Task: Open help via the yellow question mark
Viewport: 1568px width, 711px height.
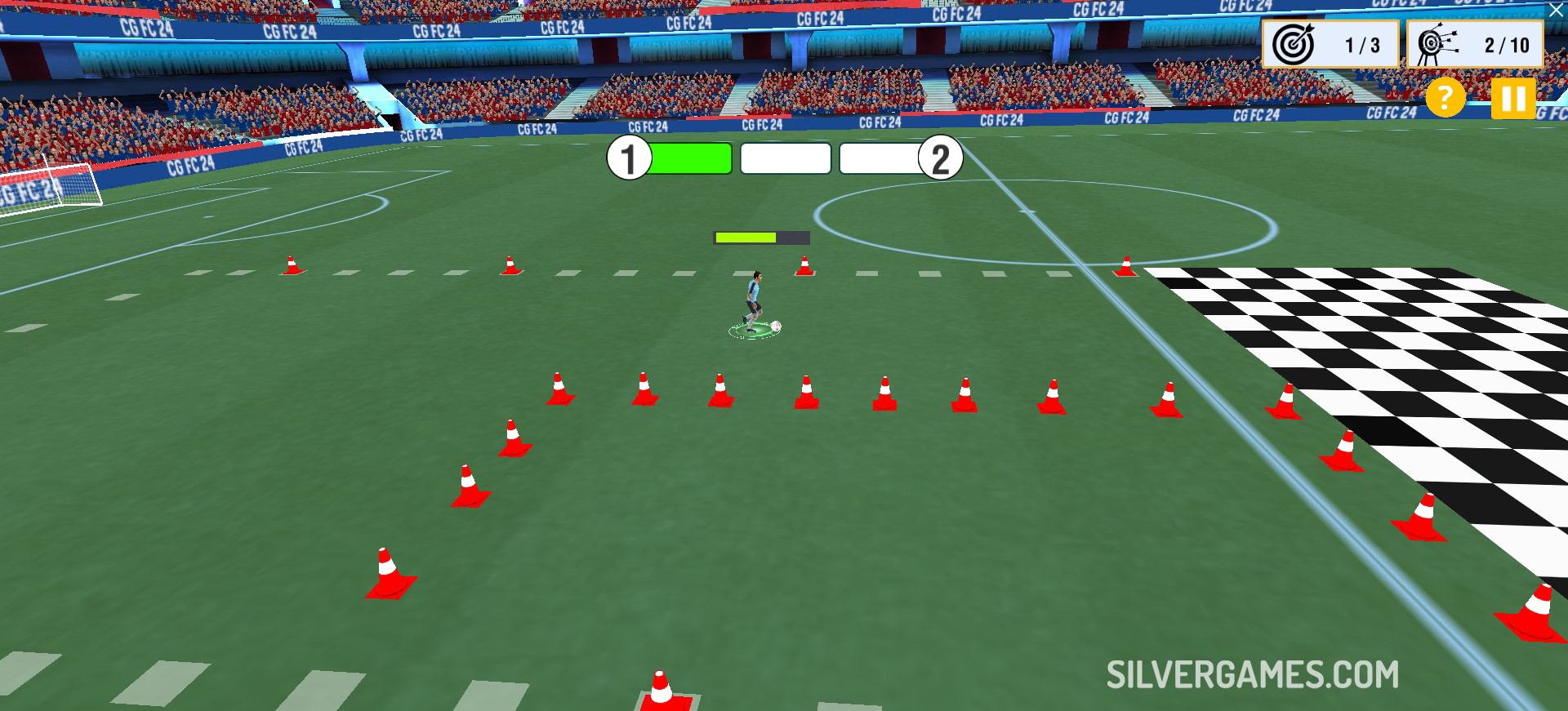Action: click(1445, 99)
